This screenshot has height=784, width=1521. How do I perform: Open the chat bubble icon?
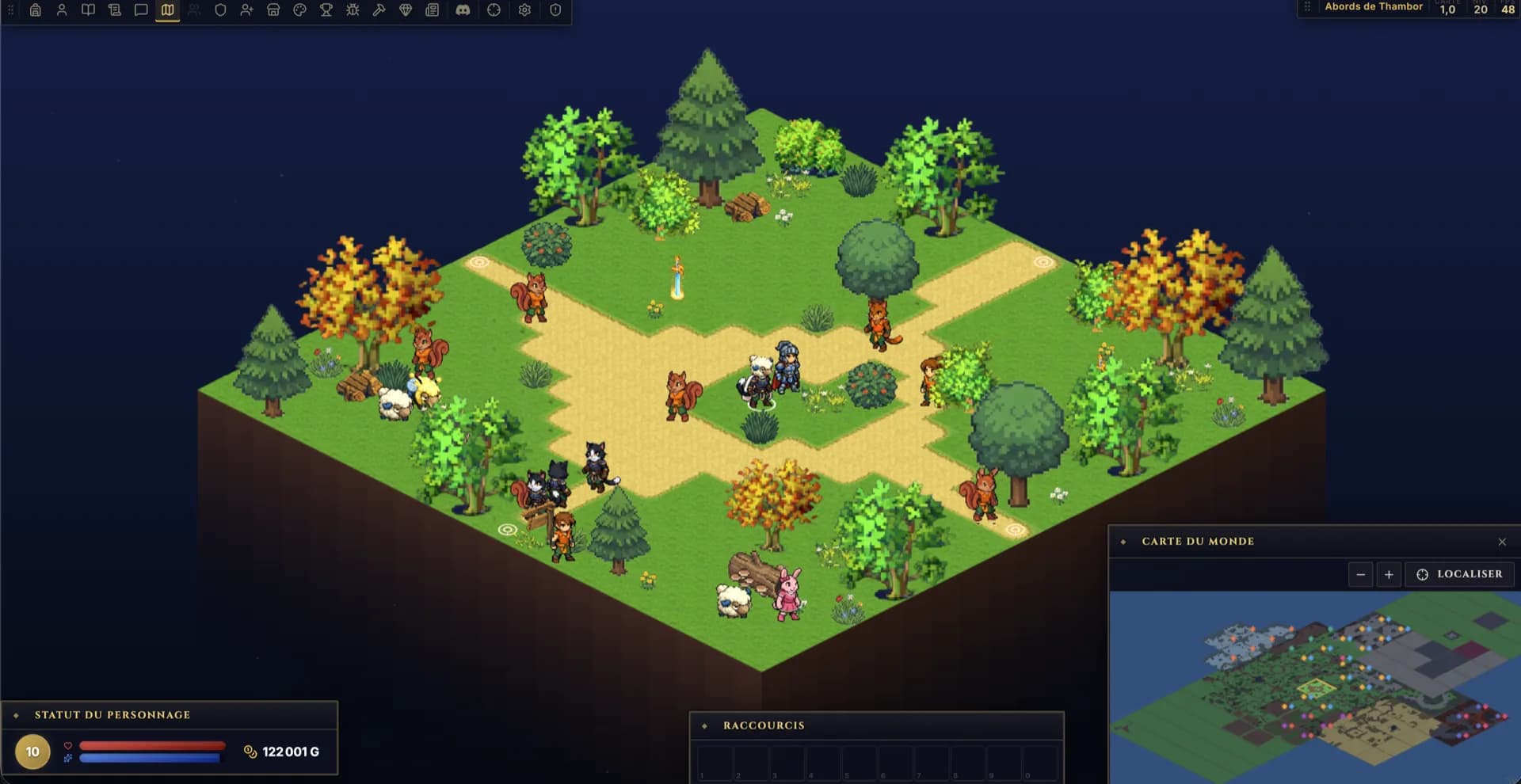(x=141, y=10)
